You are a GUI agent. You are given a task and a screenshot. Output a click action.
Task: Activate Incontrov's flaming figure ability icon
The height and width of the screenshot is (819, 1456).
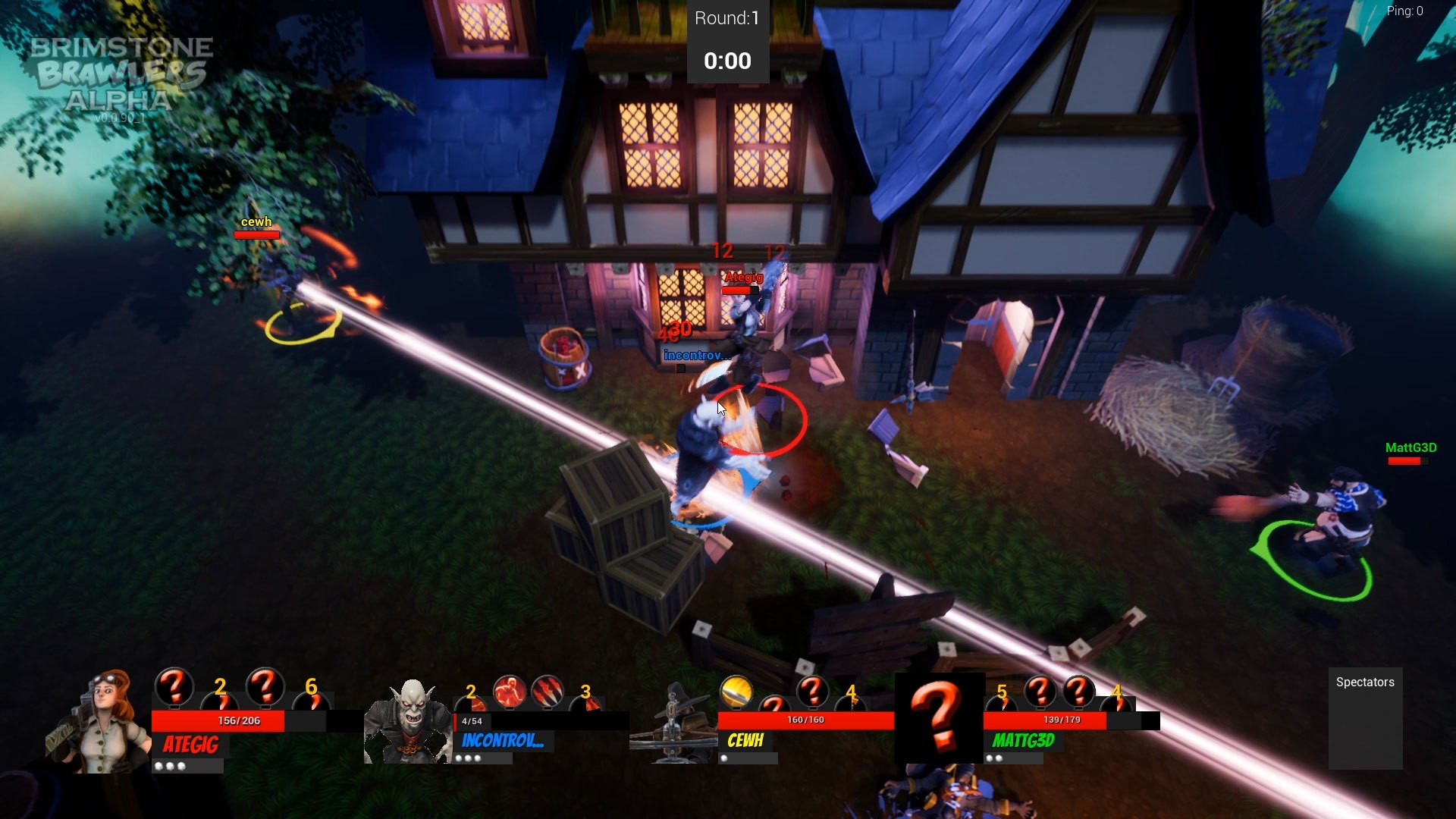coord(509,691)
